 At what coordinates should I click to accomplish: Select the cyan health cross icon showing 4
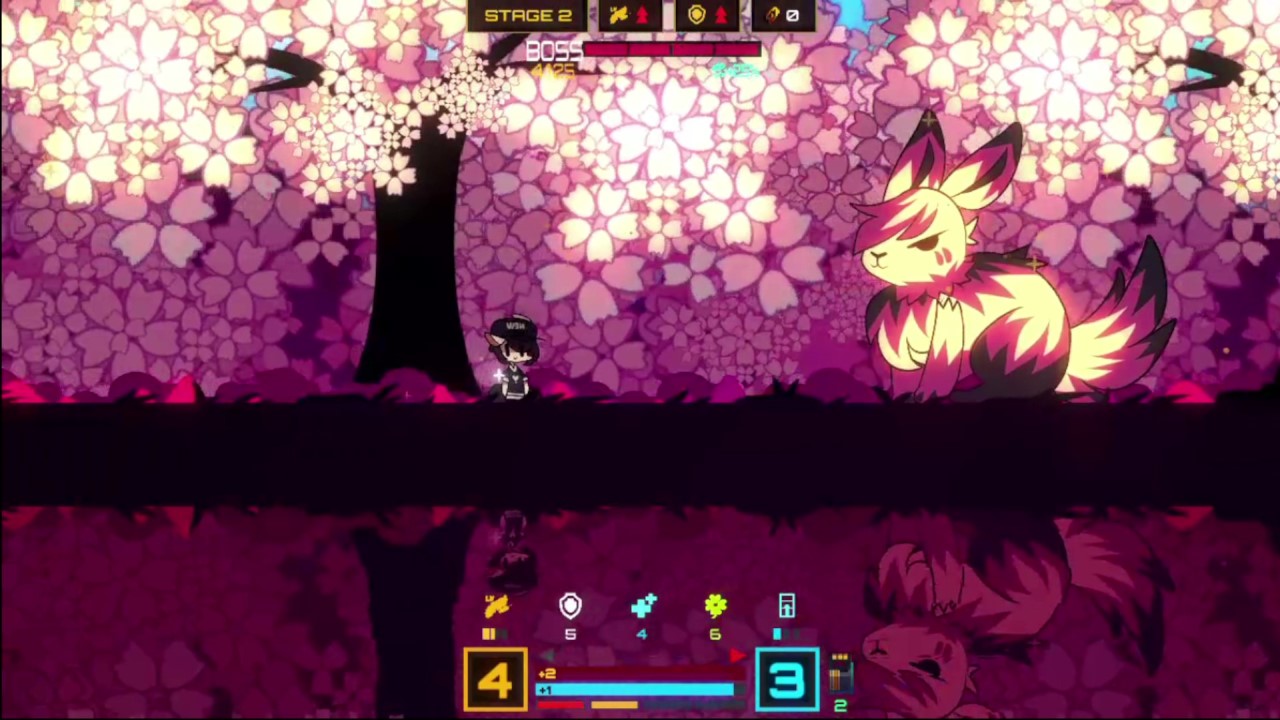point(642,605)
